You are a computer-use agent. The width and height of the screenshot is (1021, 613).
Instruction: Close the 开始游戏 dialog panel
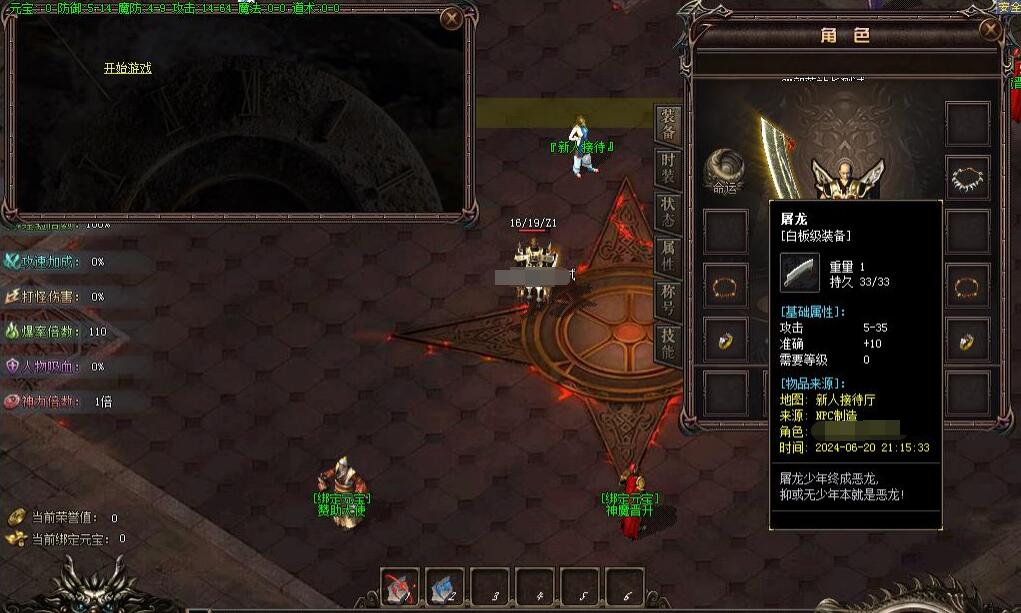coord(452,18)
